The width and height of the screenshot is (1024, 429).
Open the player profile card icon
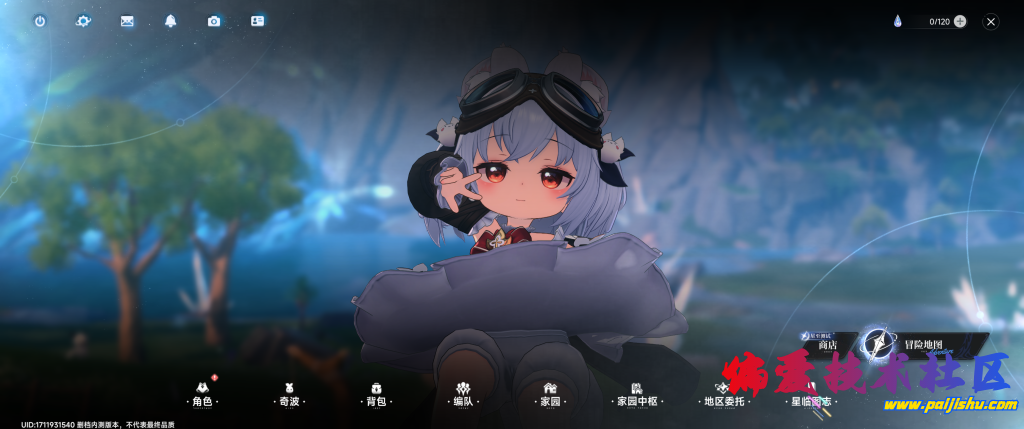pyautogui.click(x=257, y=21)
